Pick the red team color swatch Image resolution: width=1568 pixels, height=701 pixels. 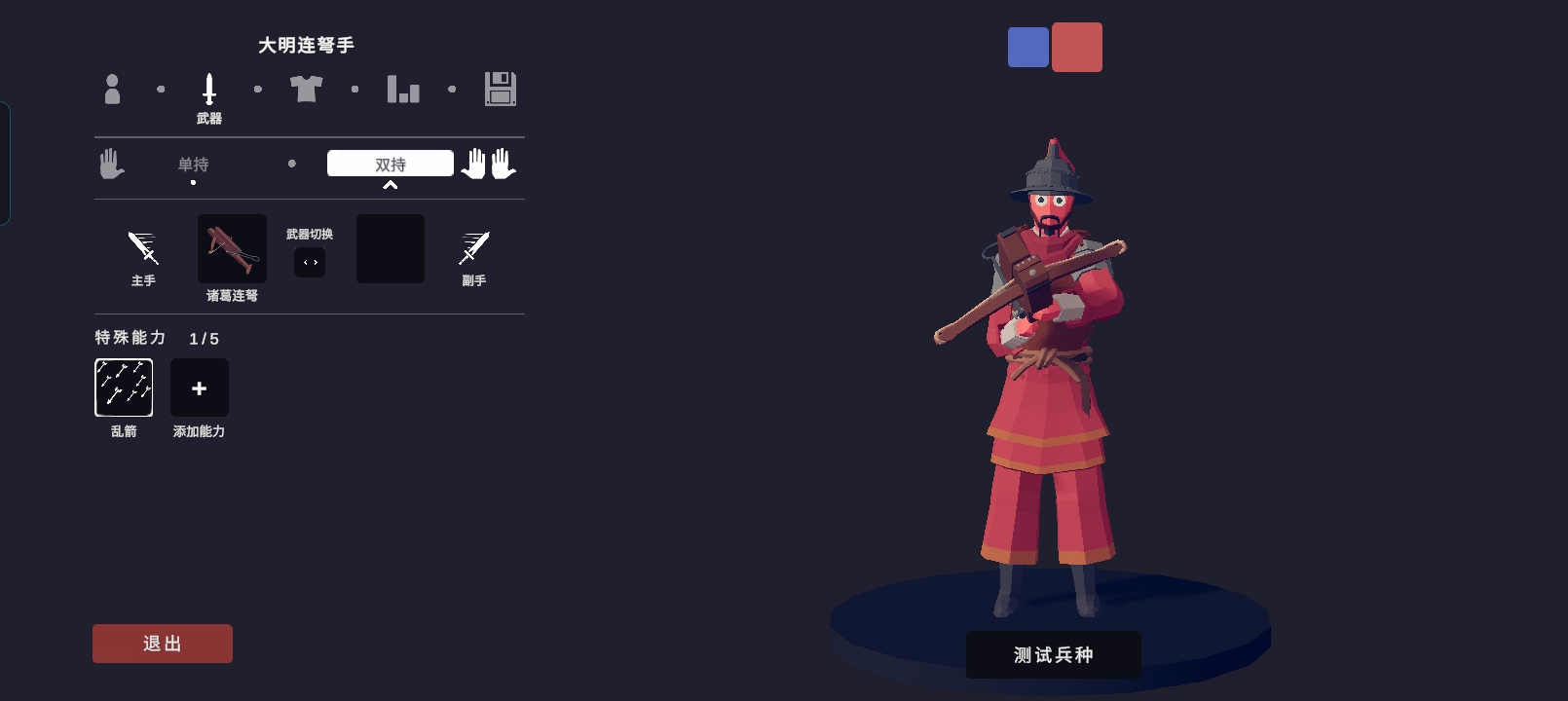tap(1077, 47)
